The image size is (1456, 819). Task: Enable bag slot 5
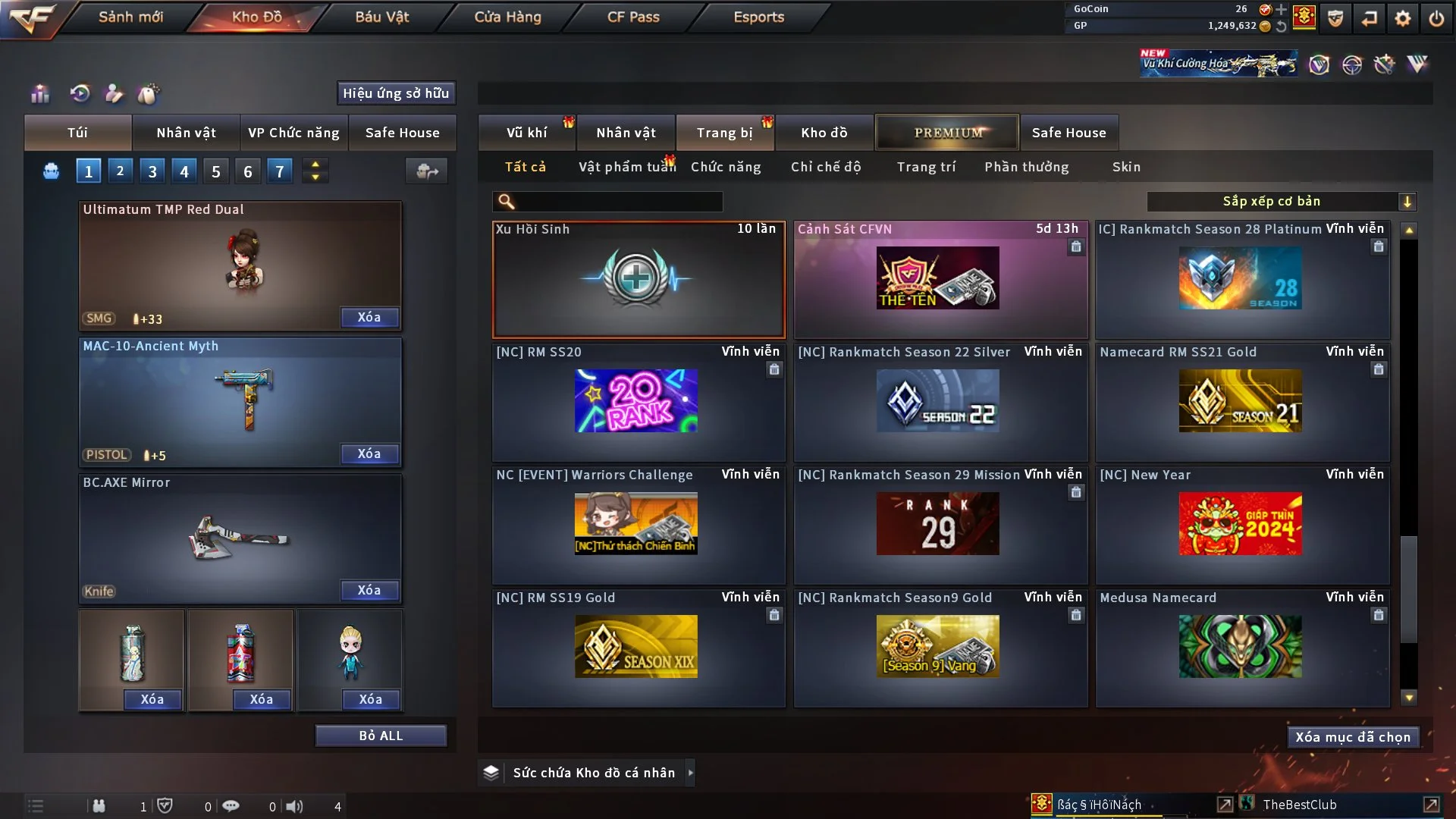point(215,171)
